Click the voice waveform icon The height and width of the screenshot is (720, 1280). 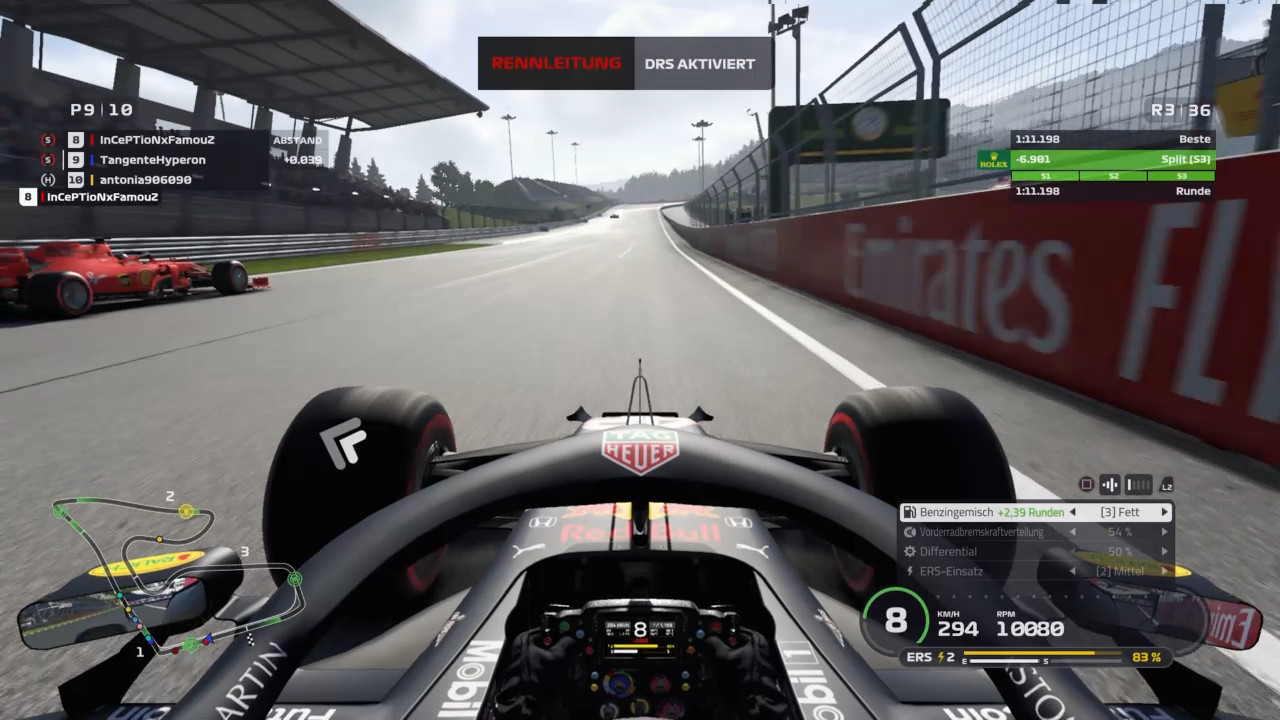pos(1109,485)
